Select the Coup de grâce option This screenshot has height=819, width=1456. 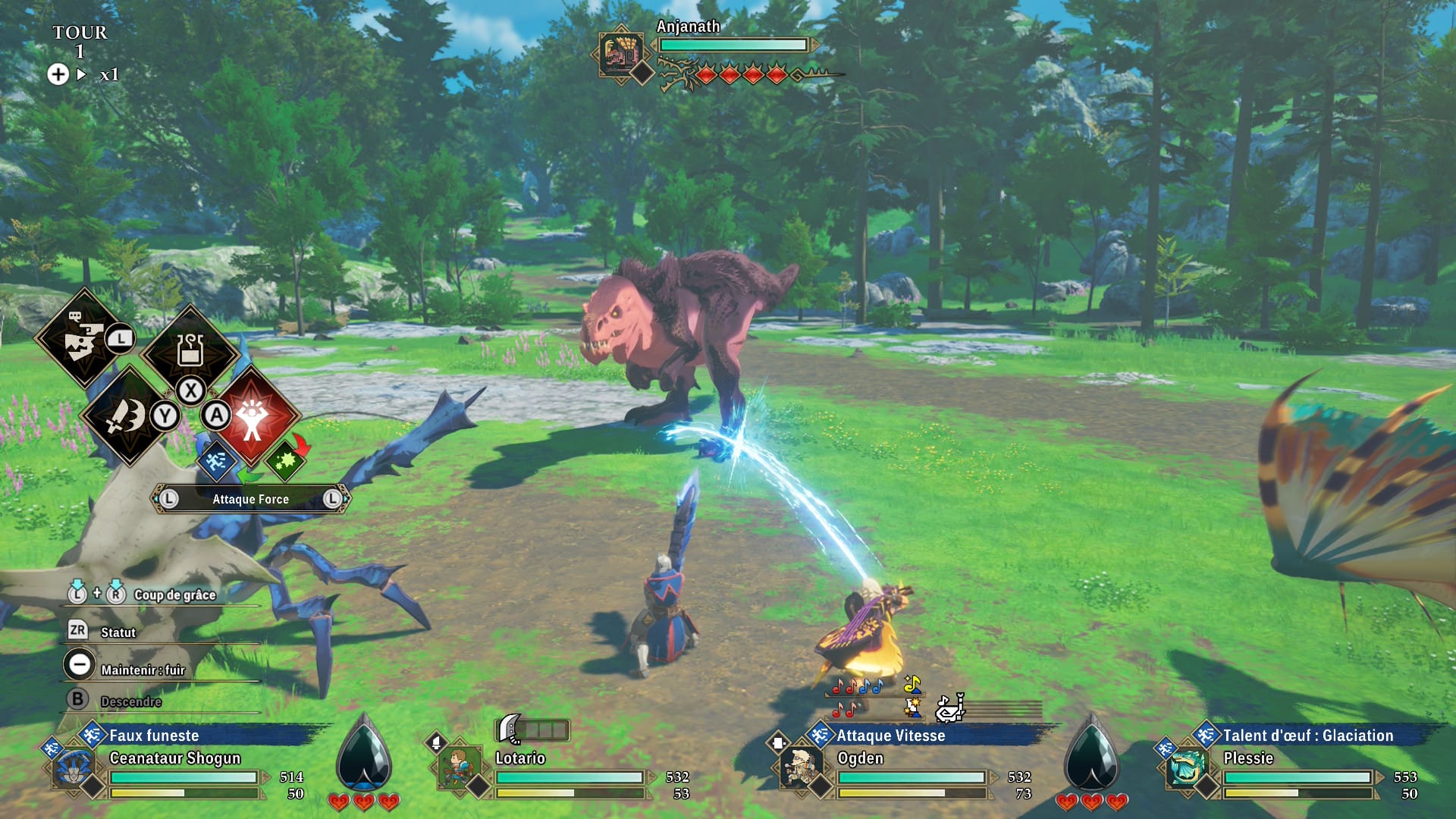click(174, 595)
